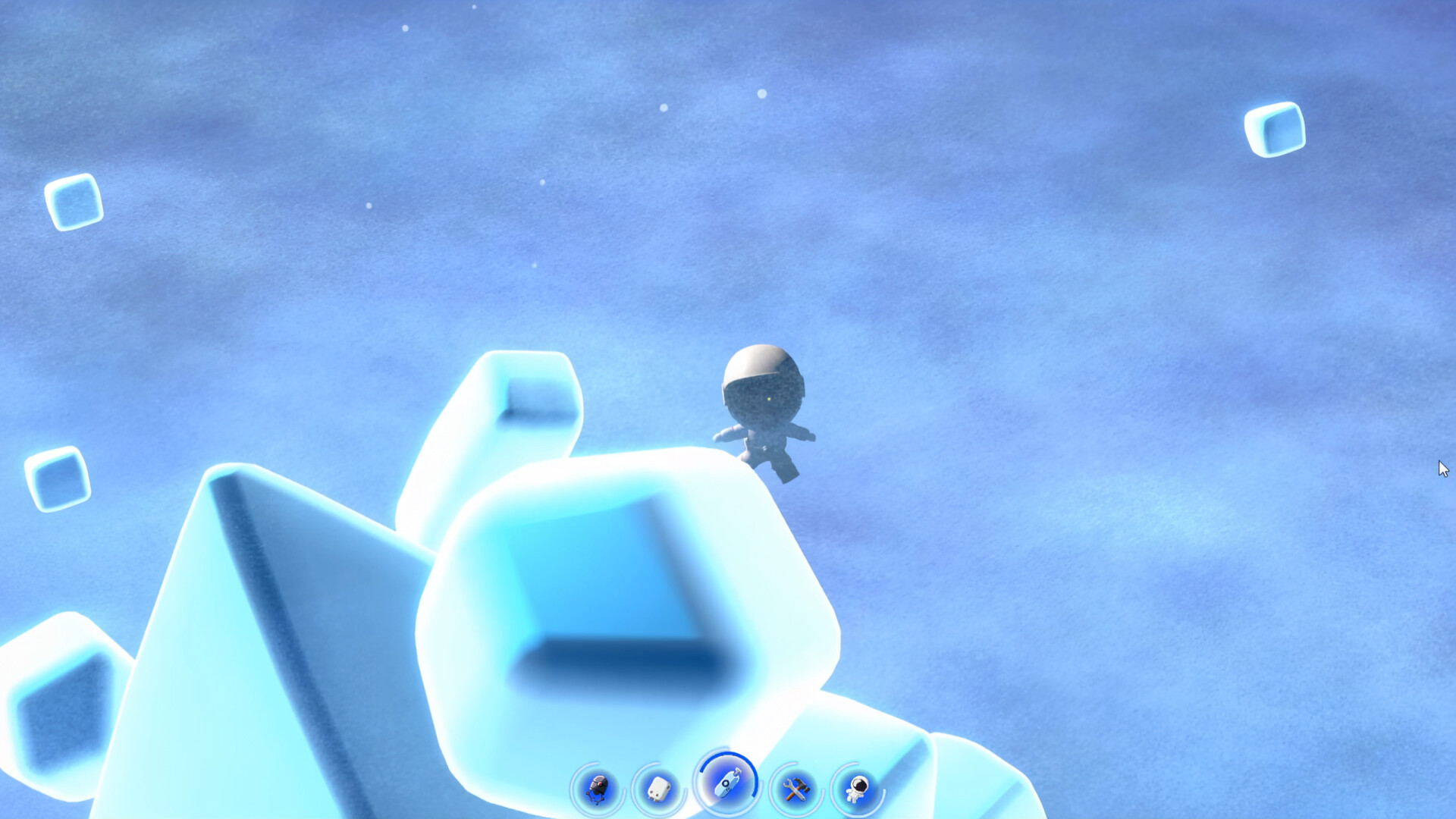Click the first hotbar slot's circular ring
The width and height of the screenshot is (1456, 819).
[x=596, y=786]
